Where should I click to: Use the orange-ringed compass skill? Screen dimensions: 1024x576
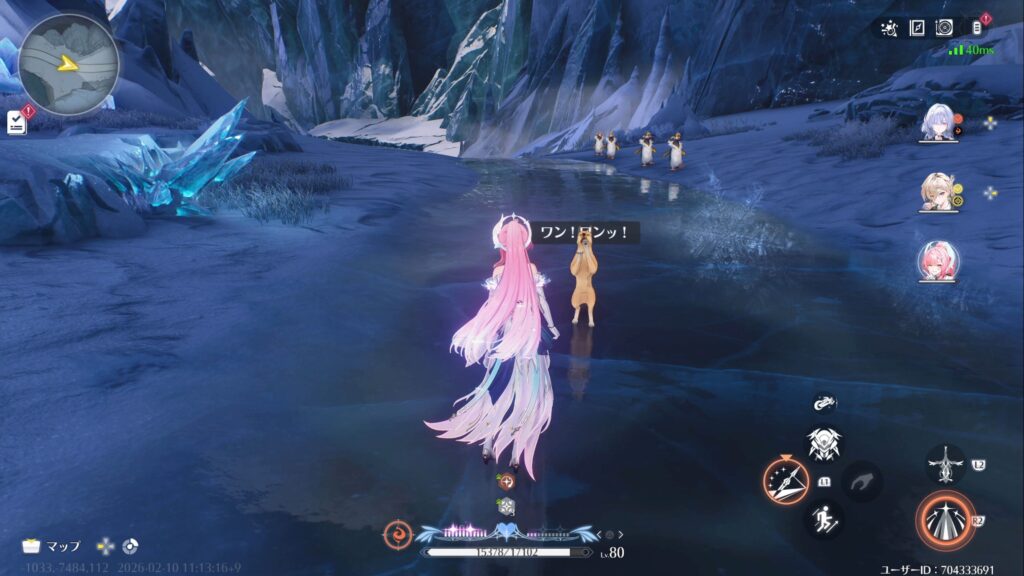(786, 480)
